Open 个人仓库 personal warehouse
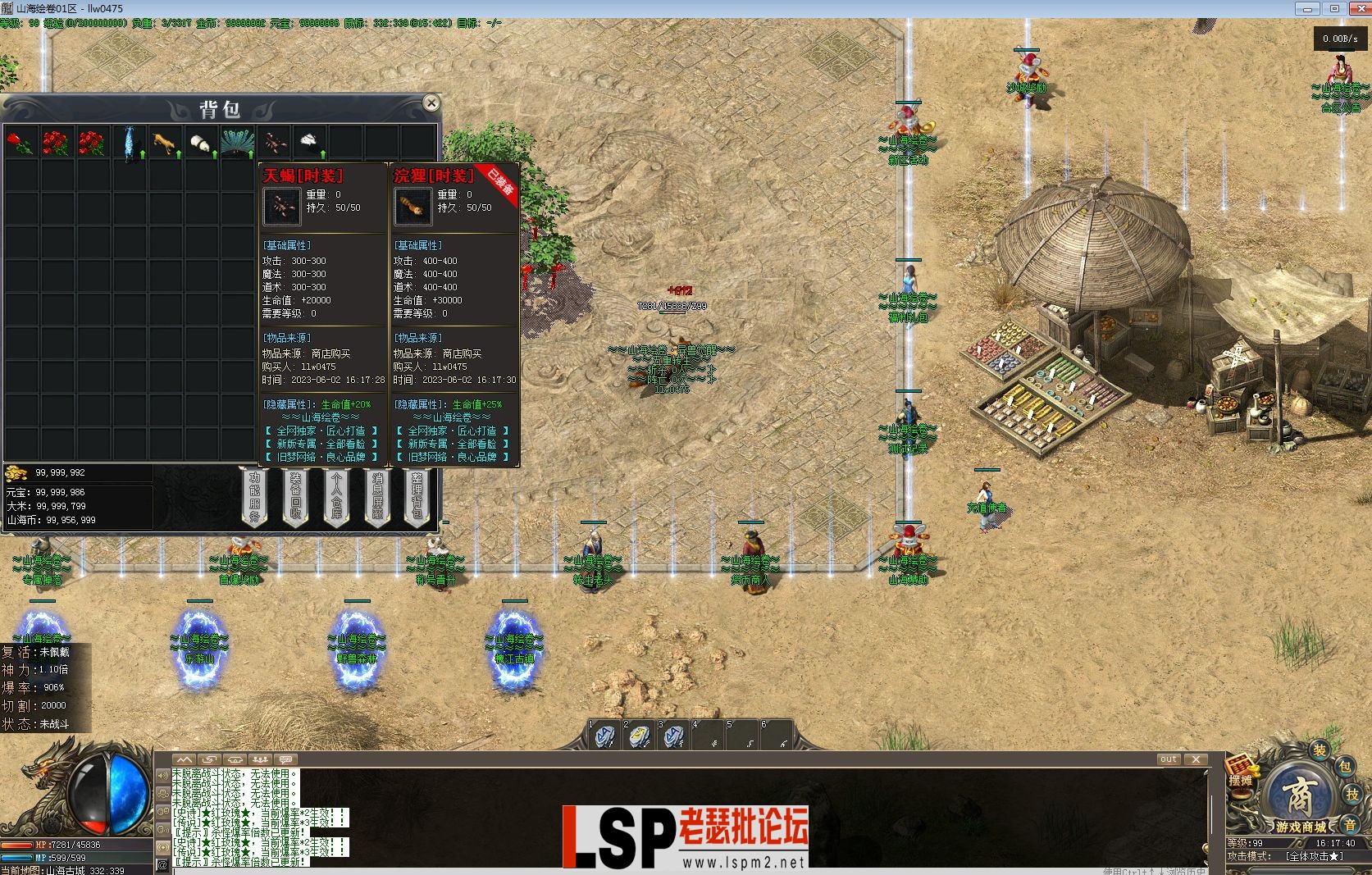Image resolution: width=1372 pixels, height=875 pixels. (x=336, y=497)
